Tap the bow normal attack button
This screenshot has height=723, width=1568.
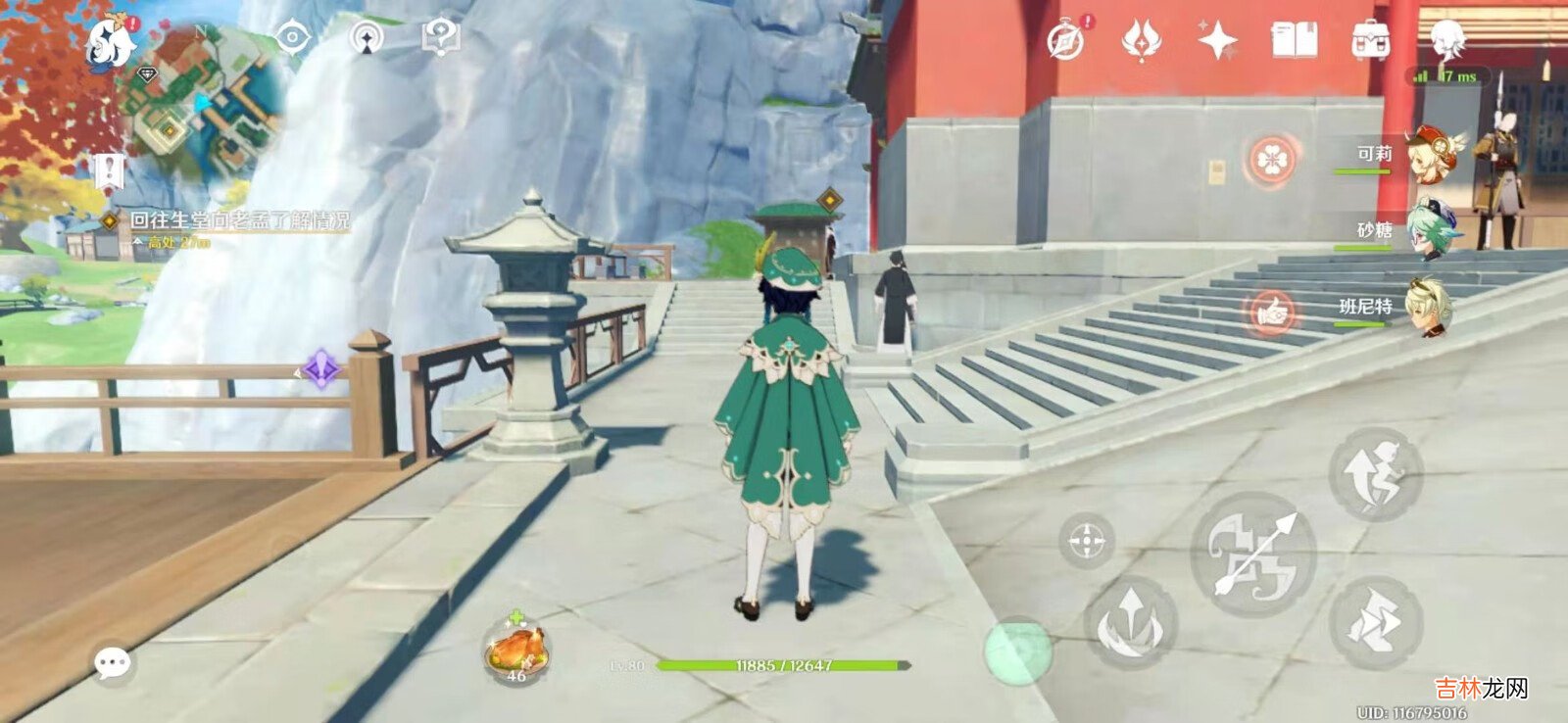[x=1252, y=554]
